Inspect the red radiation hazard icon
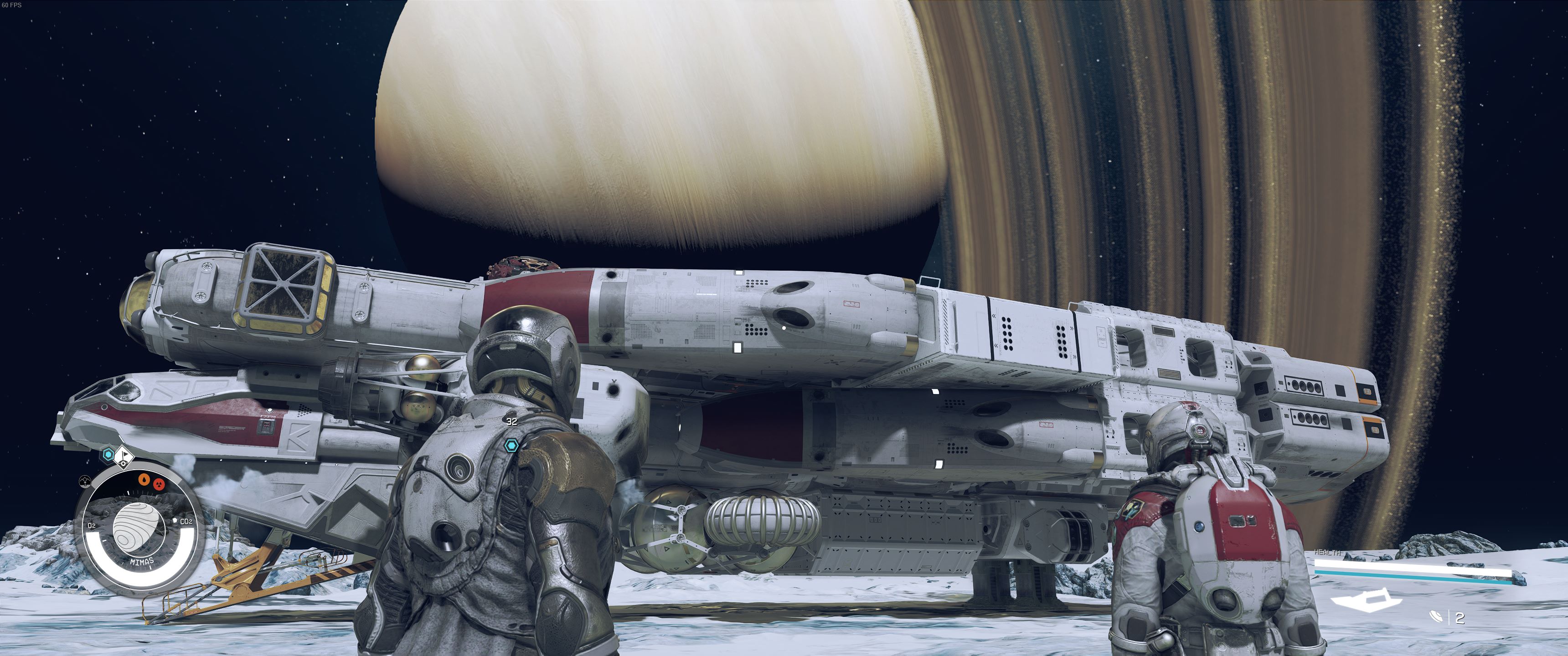 (x=159, y=484)
